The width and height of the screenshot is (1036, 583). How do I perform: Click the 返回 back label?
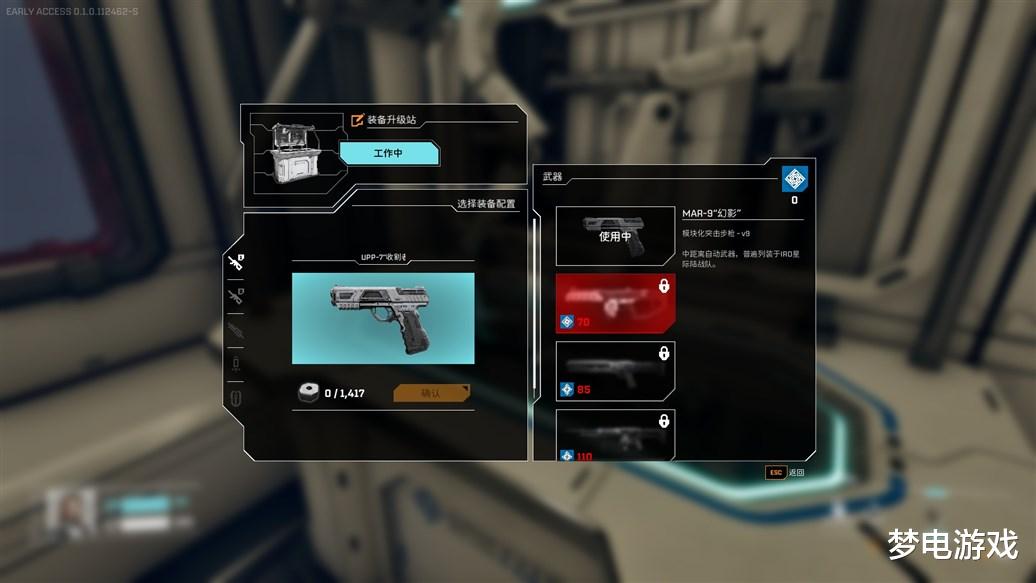point(796,472)
